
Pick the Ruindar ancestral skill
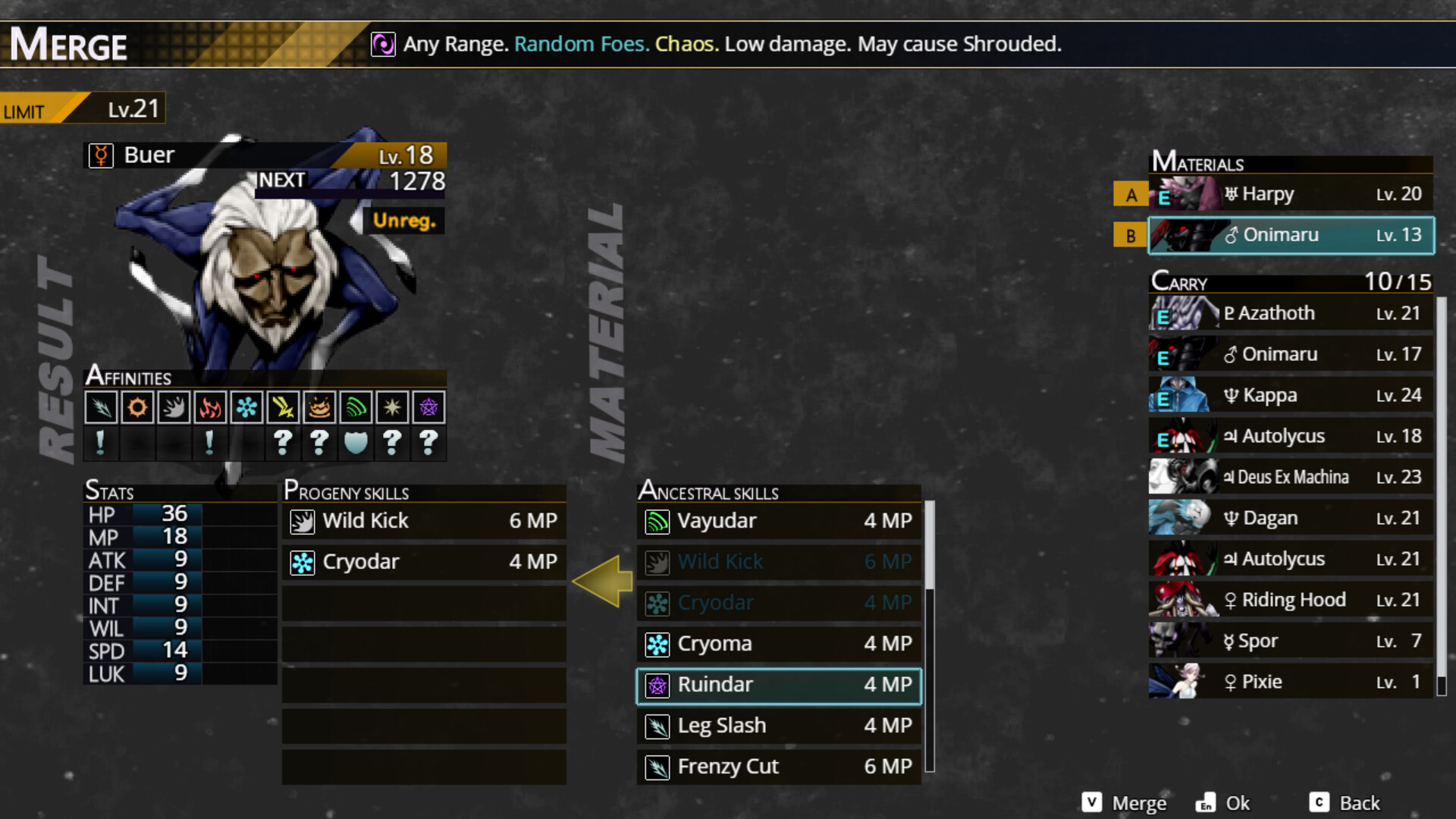pyautogui.click(x=779, y=685)
